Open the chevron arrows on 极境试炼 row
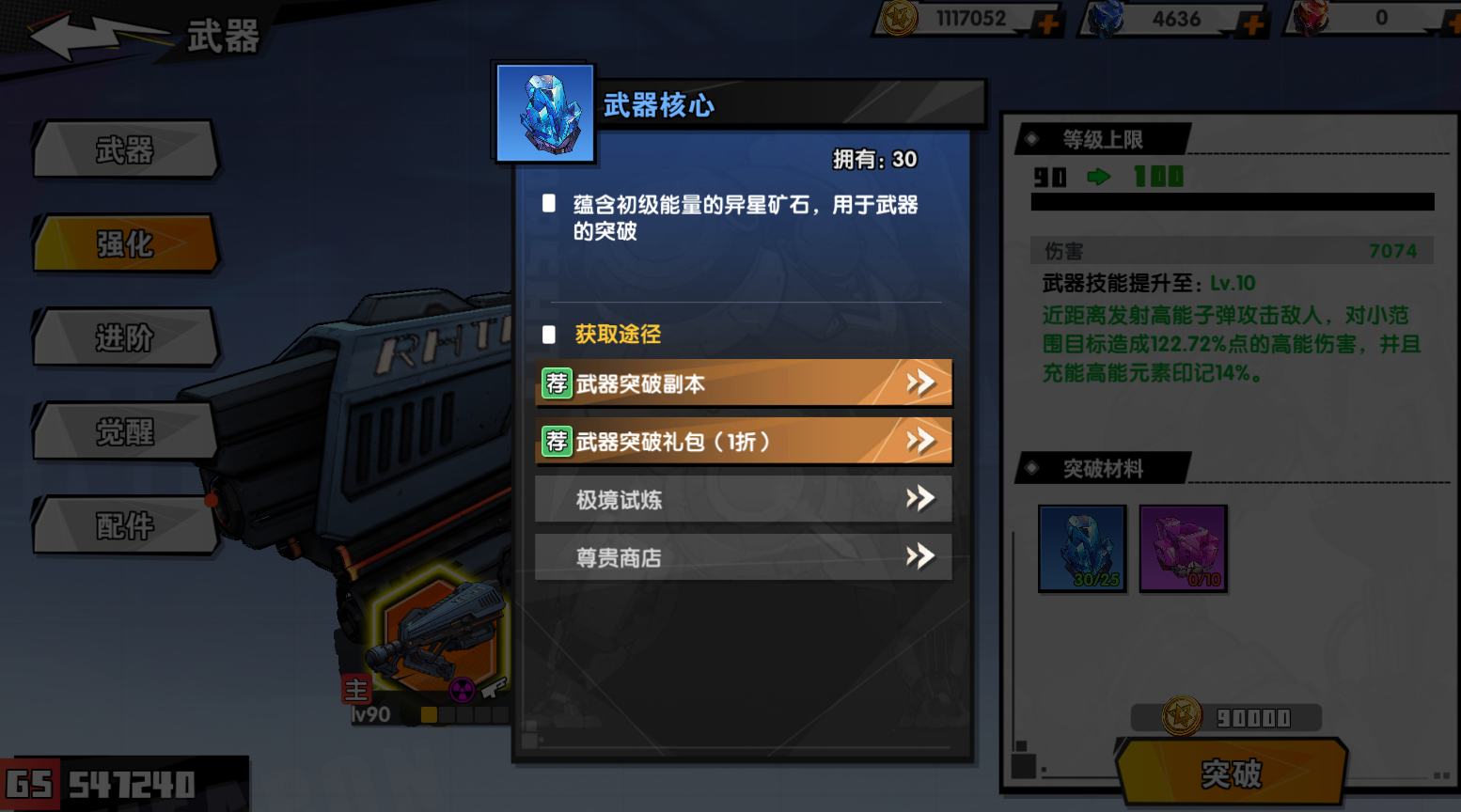The image size is (1461, 812). click(921, 499)
